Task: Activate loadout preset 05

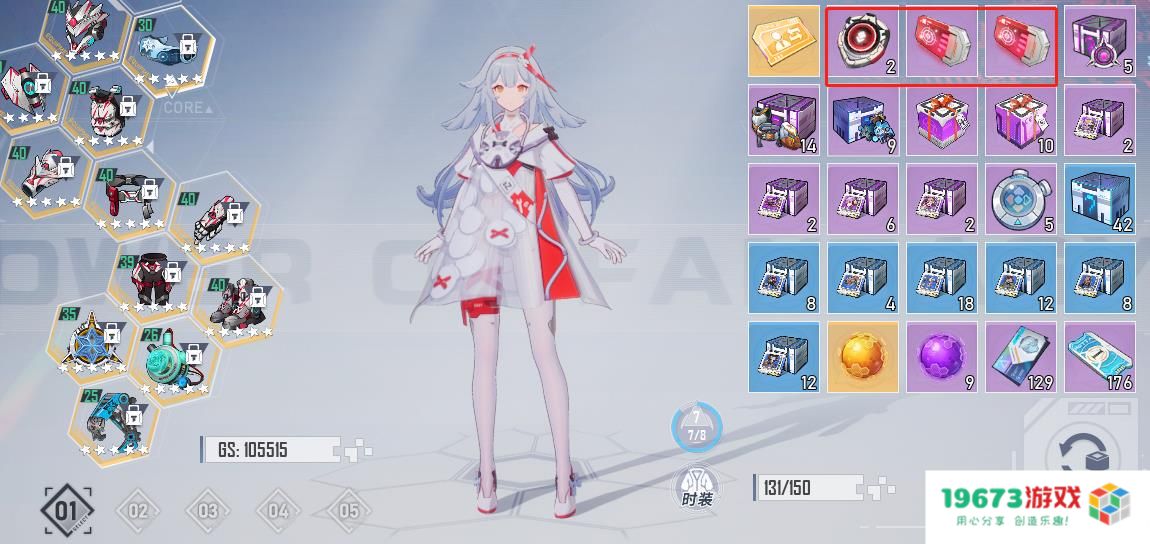Action: click(x=347, y=512)
